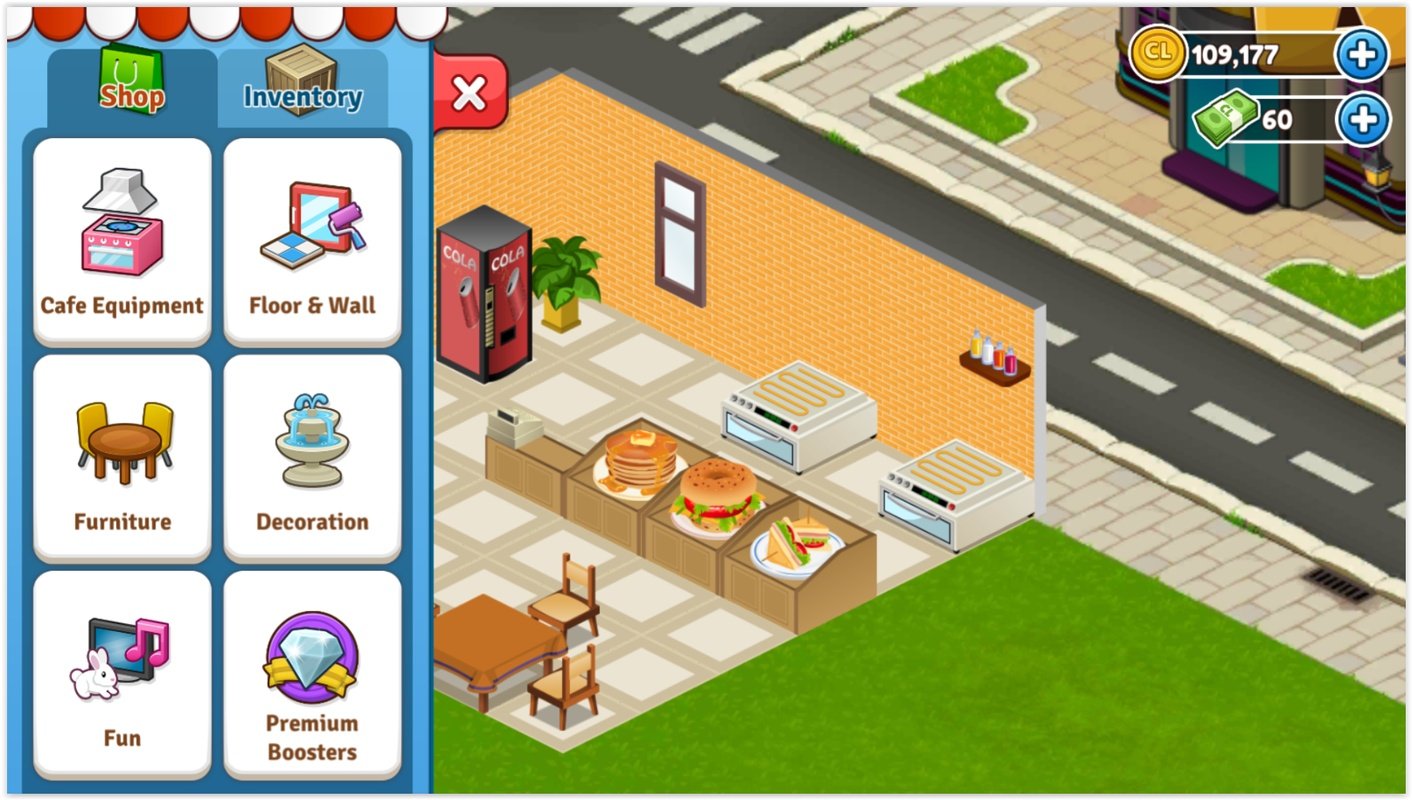Screen dimensions: 1412x800
Task: Buy more cash with the lower plus button
Action: pos(1360,120)
